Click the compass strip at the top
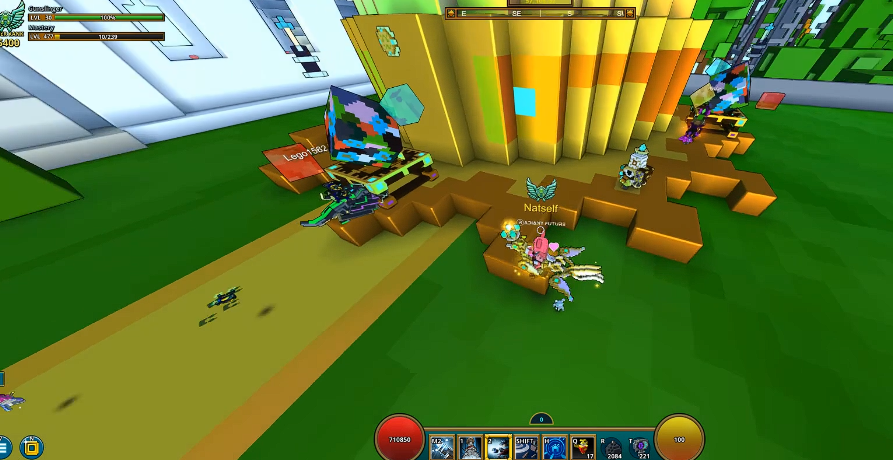Viewport: 893px width, 460px height. point(540,13)
